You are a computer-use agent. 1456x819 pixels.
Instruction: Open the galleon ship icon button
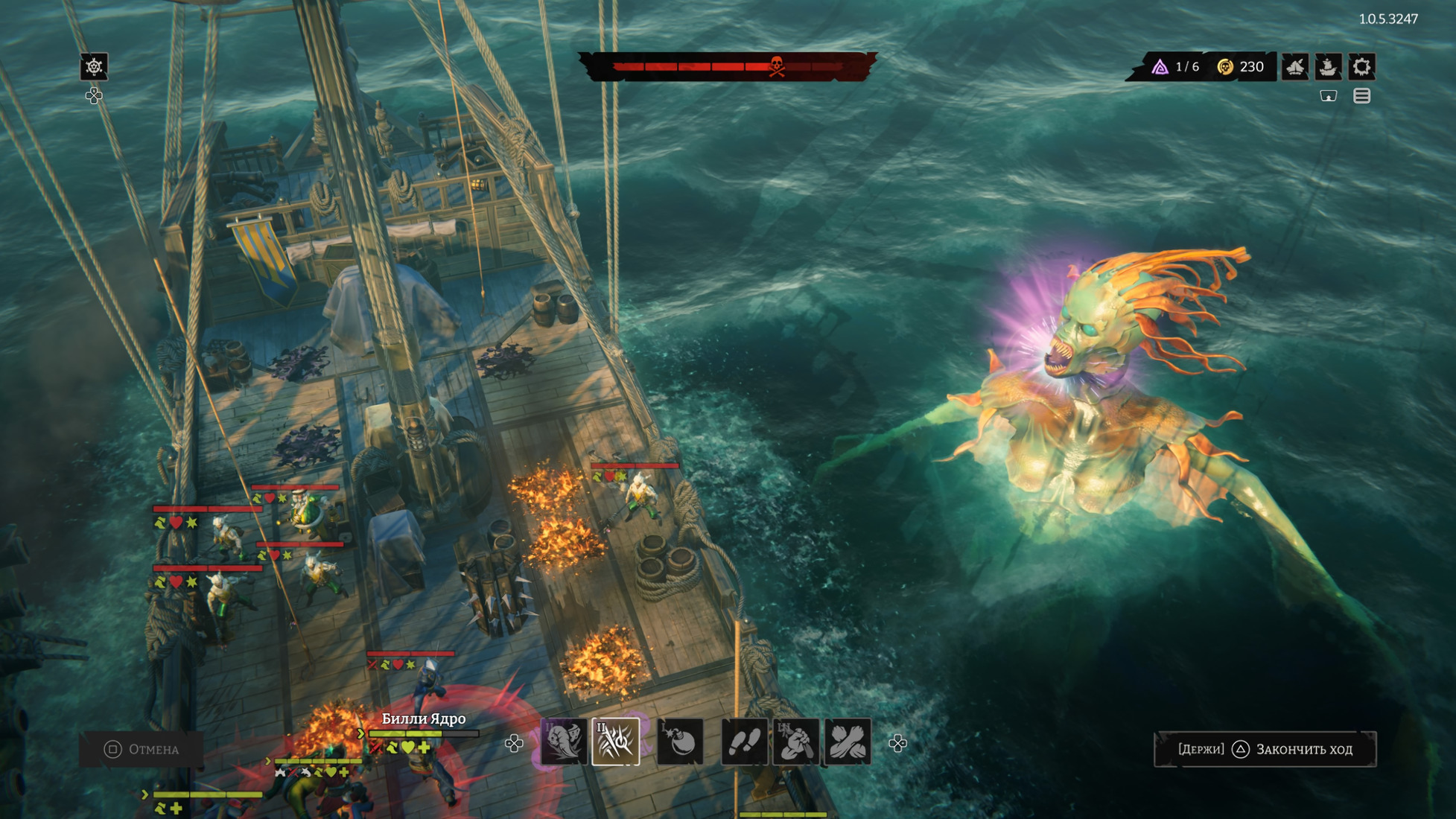[x=1329, y=67]
